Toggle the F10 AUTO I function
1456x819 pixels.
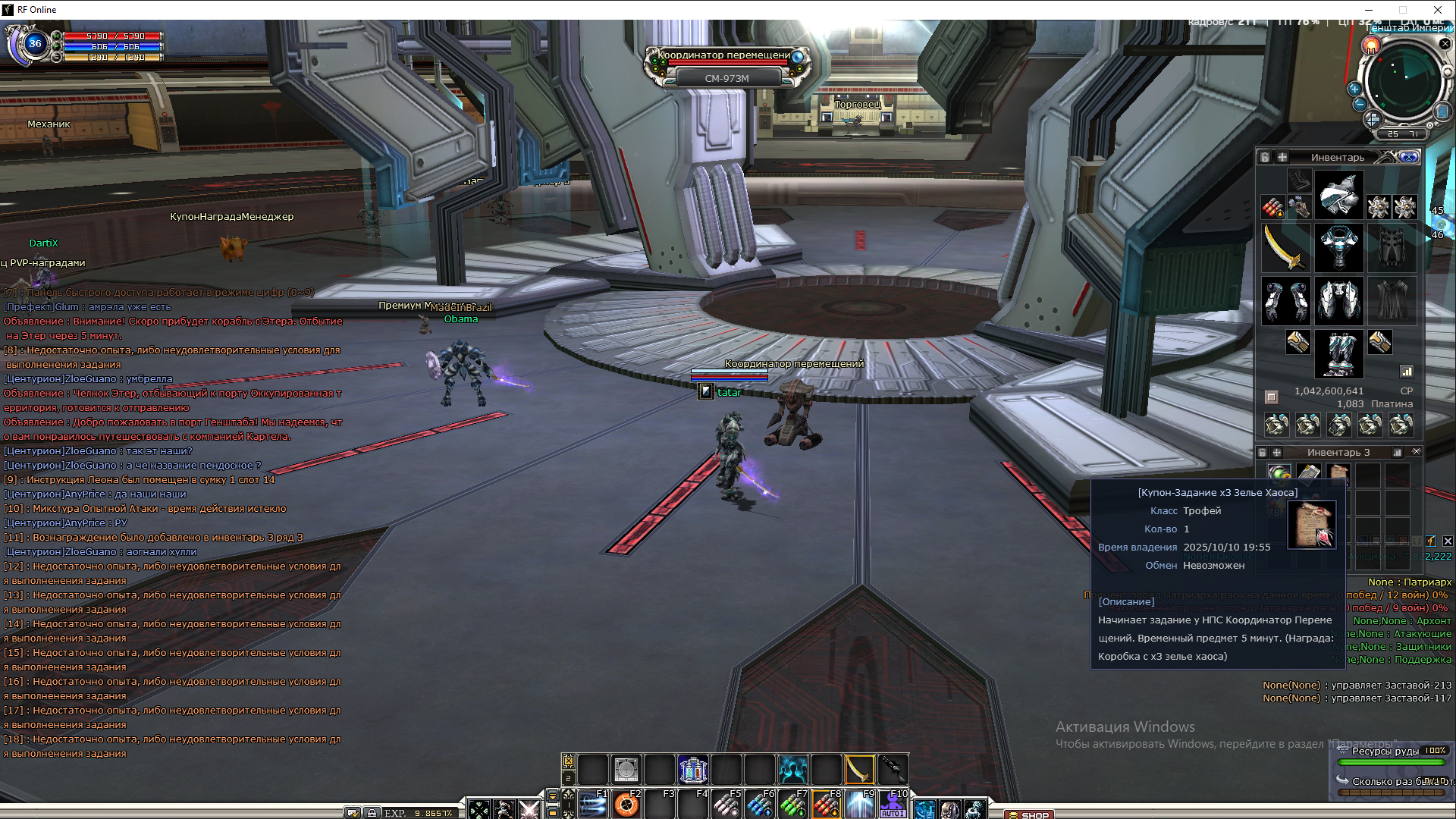[893, 804]
